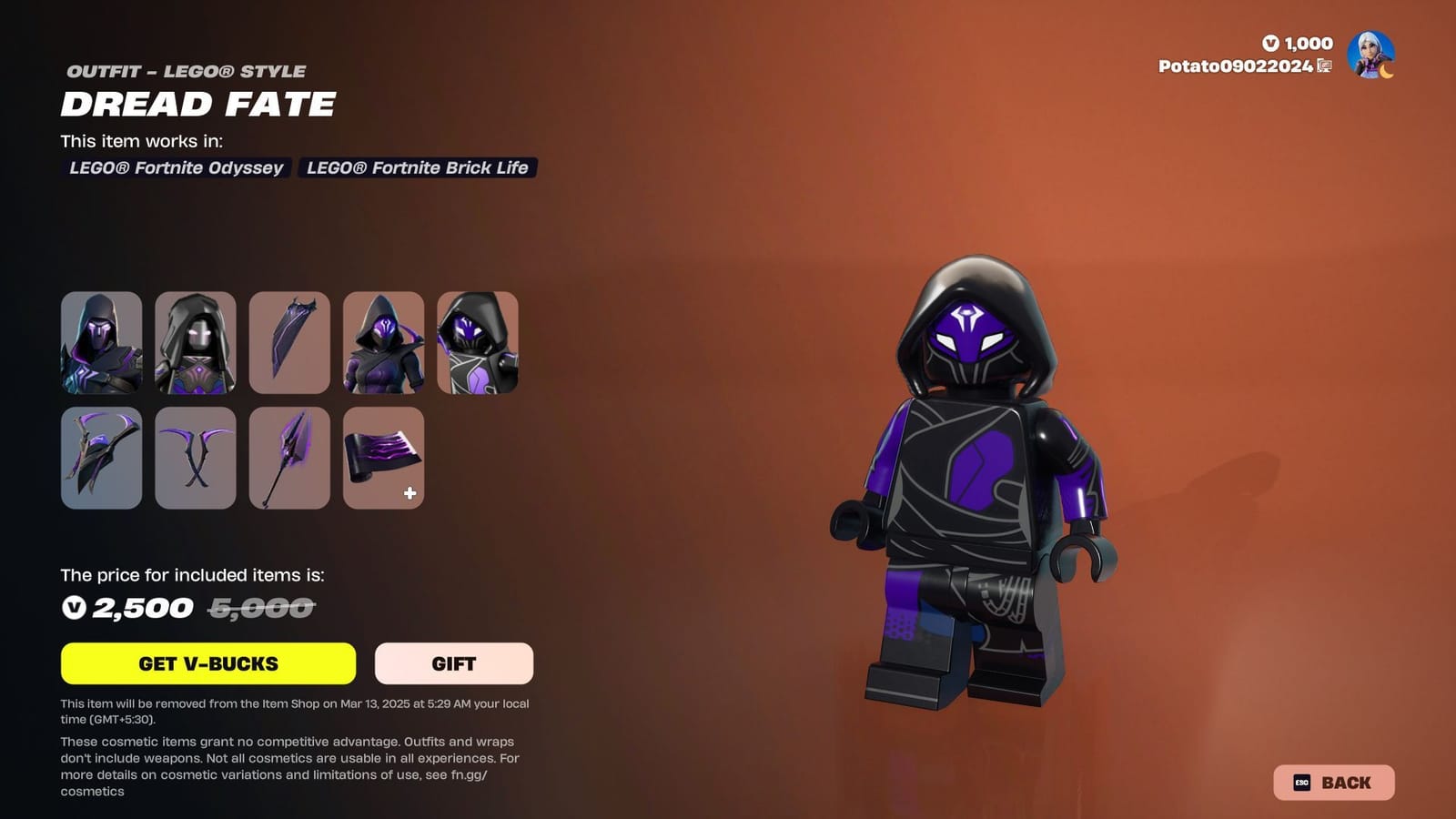
Task: Open the curved pickaxe blade item icon
Action: (x=290, y=343)
